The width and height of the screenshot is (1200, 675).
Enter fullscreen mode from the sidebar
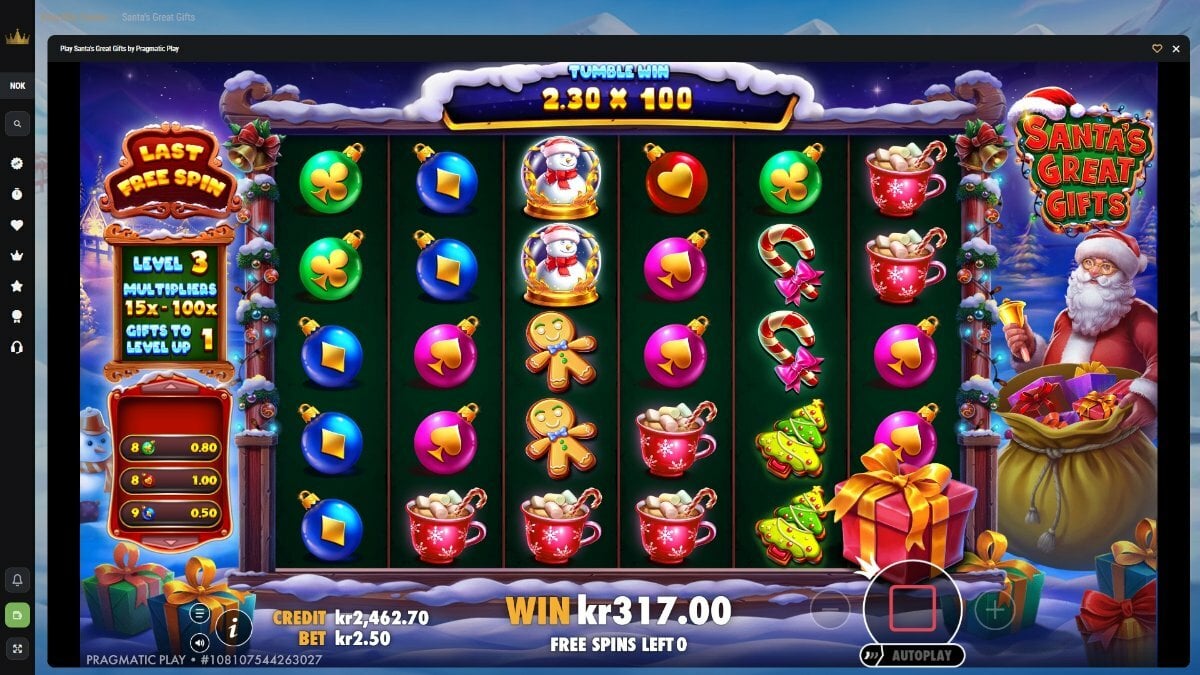pyautogui.click(x=17, y=648)
